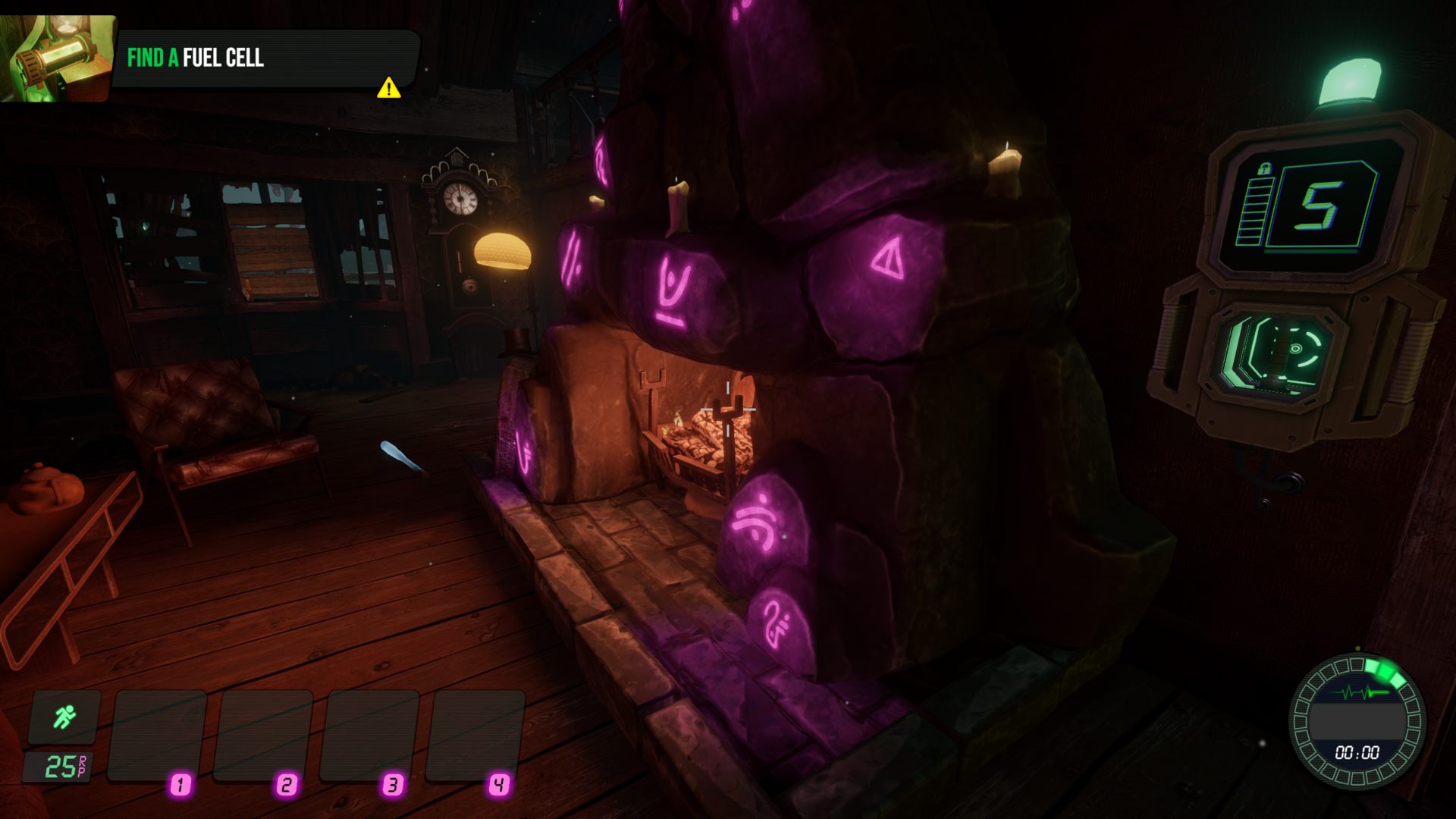Click the yellow warning triangle icon

(x=389, y=88)
